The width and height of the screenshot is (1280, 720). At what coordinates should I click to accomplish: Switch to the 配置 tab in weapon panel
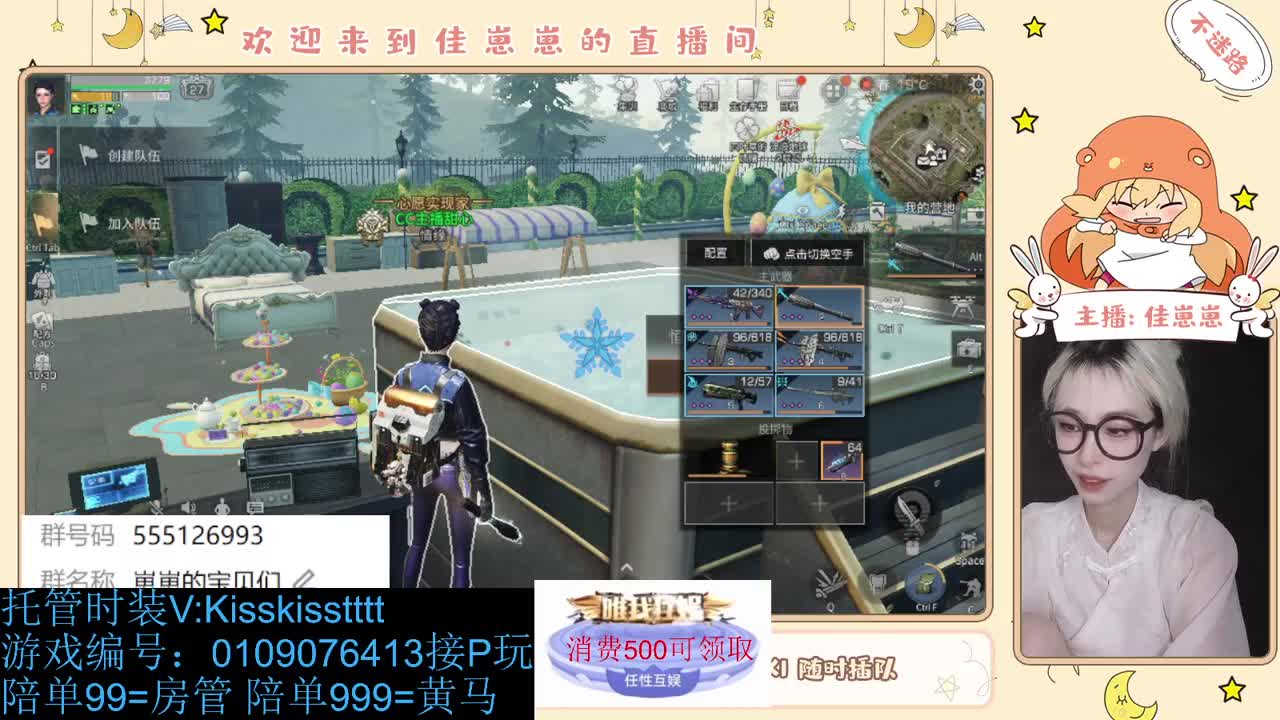coord(714,253)
